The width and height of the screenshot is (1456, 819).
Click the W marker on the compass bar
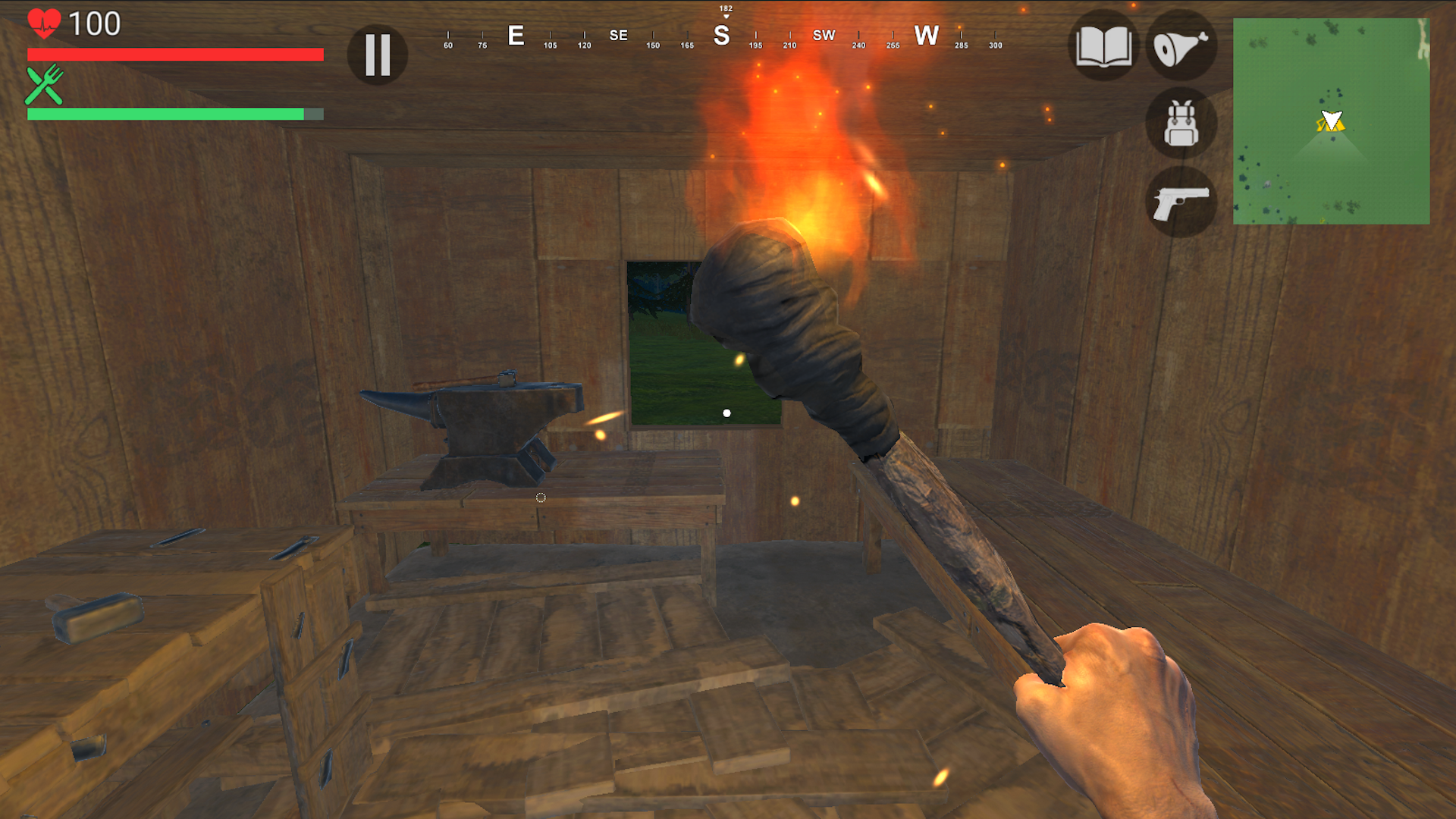(927, 35)
